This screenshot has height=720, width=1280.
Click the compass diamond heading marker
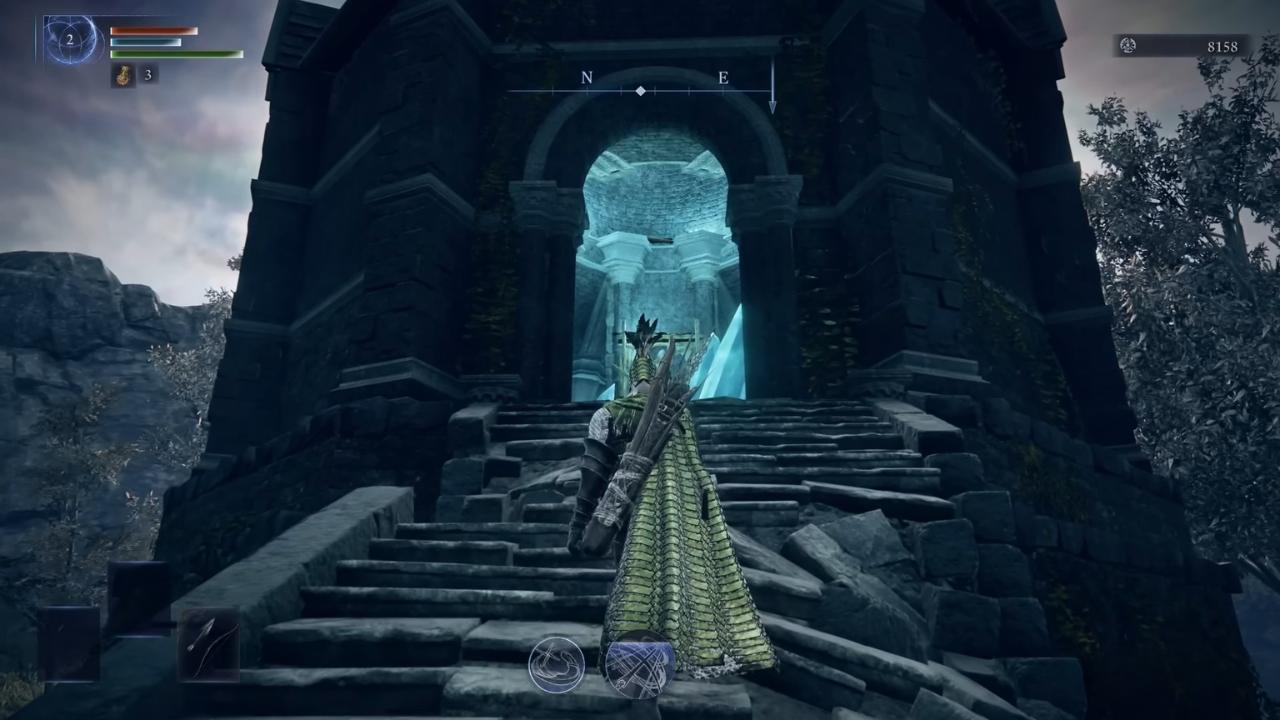[640, 91]
